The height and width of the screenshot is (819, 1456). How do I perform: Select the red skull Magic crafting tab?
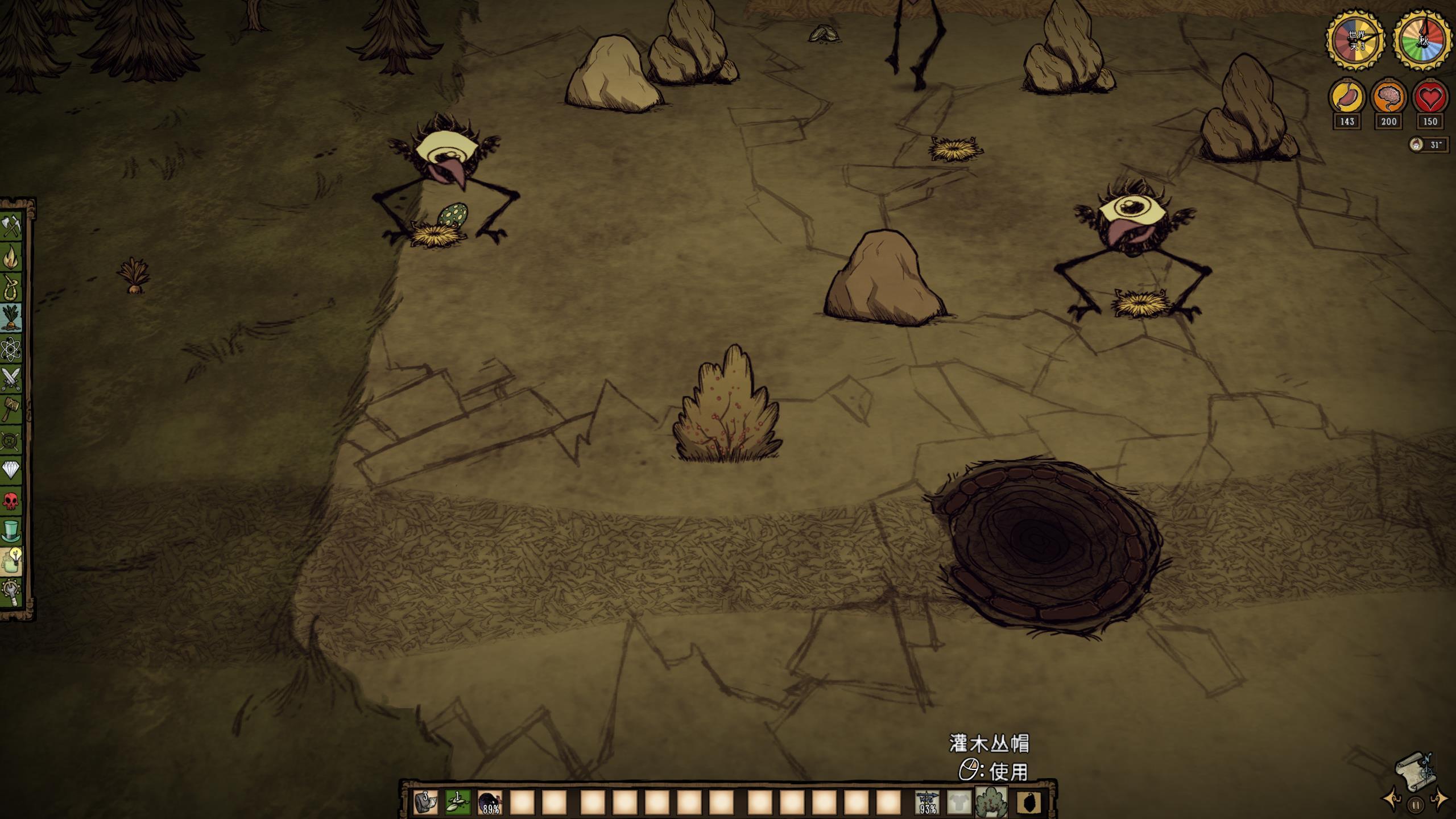(x=11, y=500)
